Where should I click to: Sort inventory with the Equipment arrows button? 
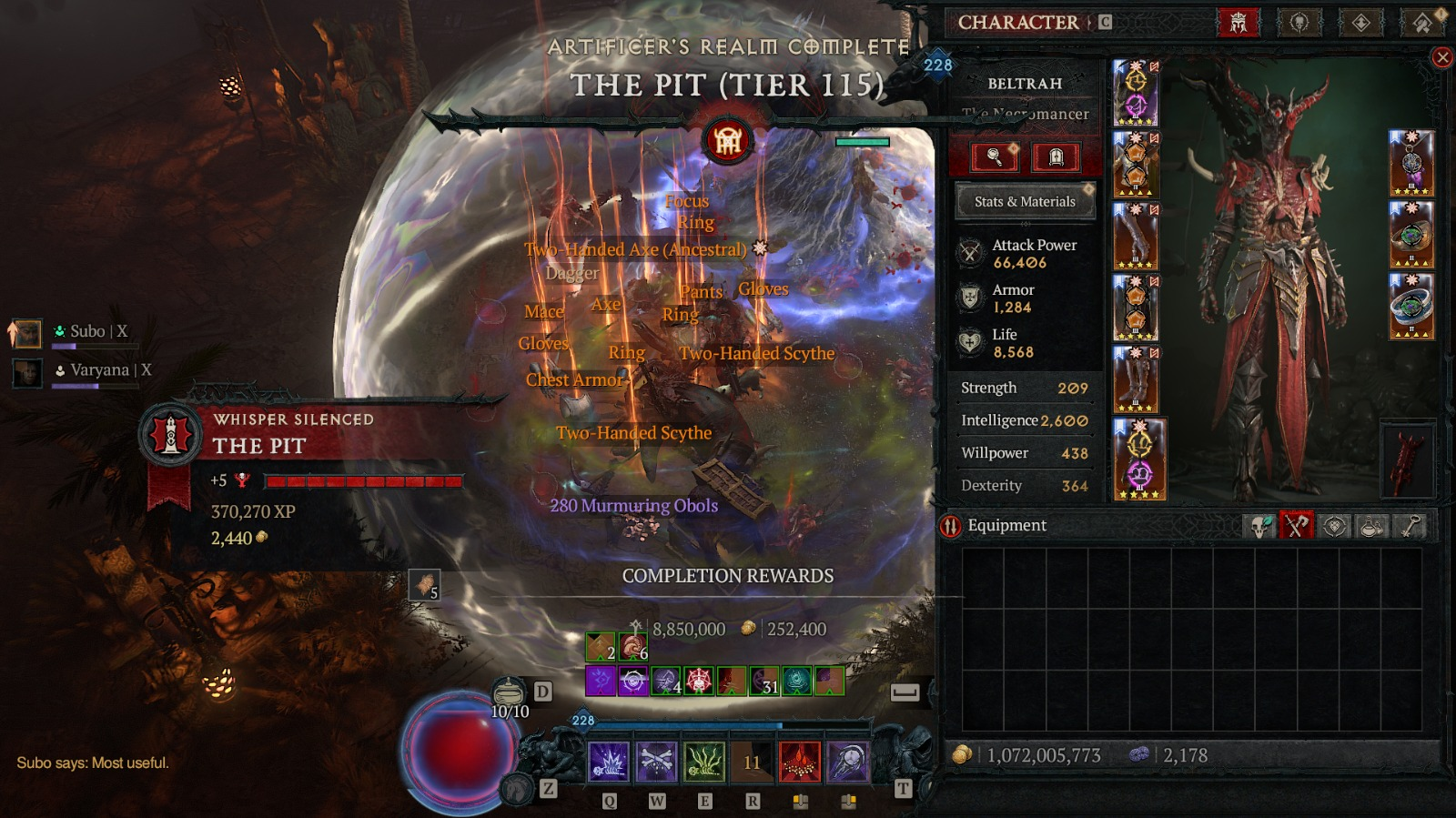coord(951,526)
